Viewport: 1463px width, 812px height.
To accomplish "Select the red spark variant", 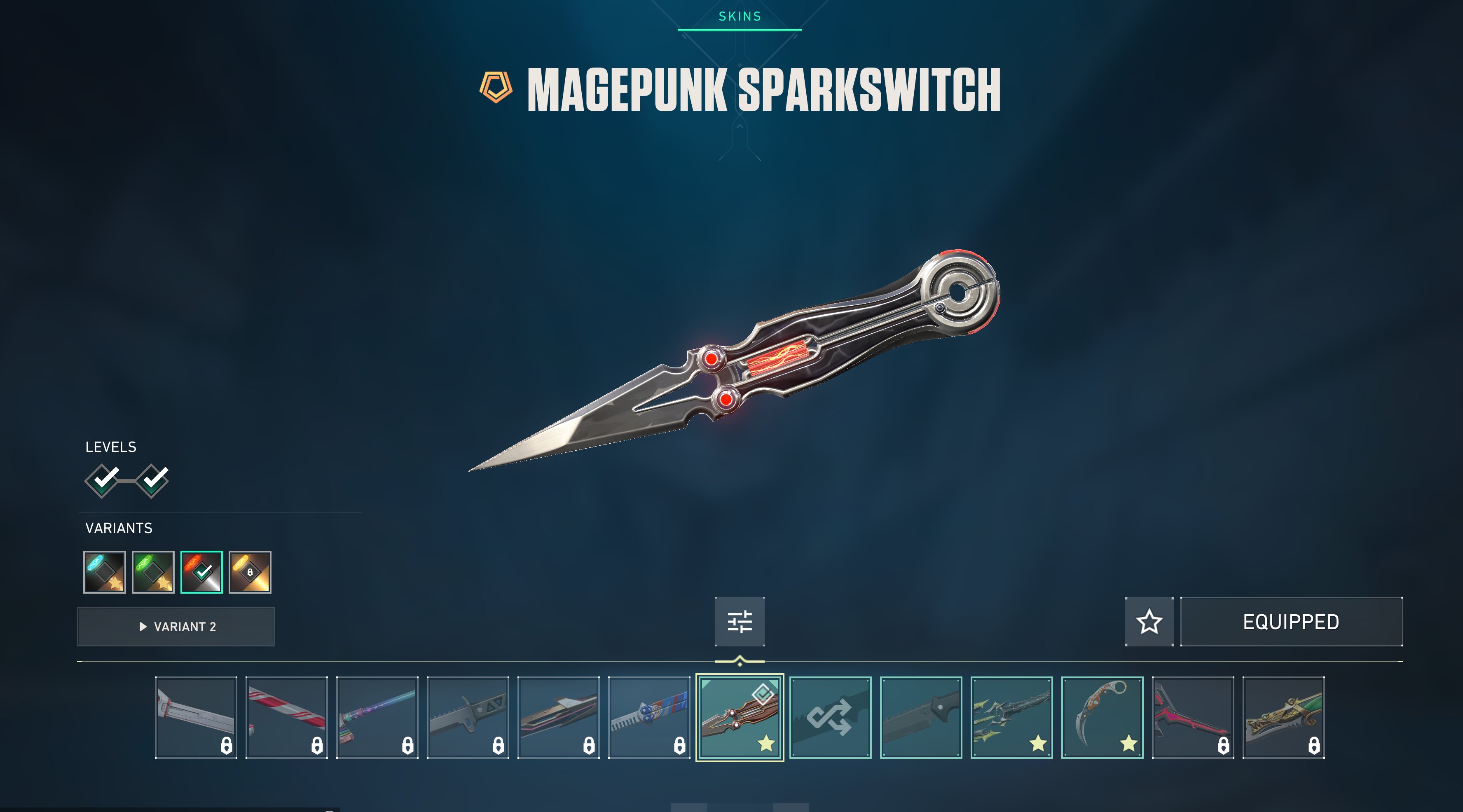I will 201,572.
